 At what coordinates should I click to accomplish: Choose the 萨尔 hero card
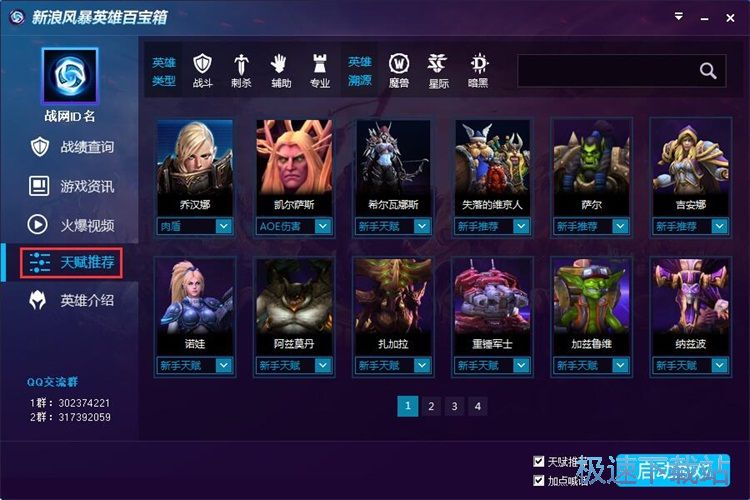tap(591, 158)
